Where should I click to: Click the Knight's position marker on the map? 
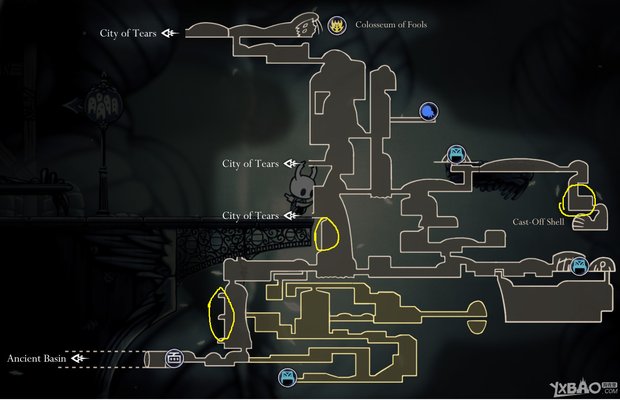(x=301, y=188)
